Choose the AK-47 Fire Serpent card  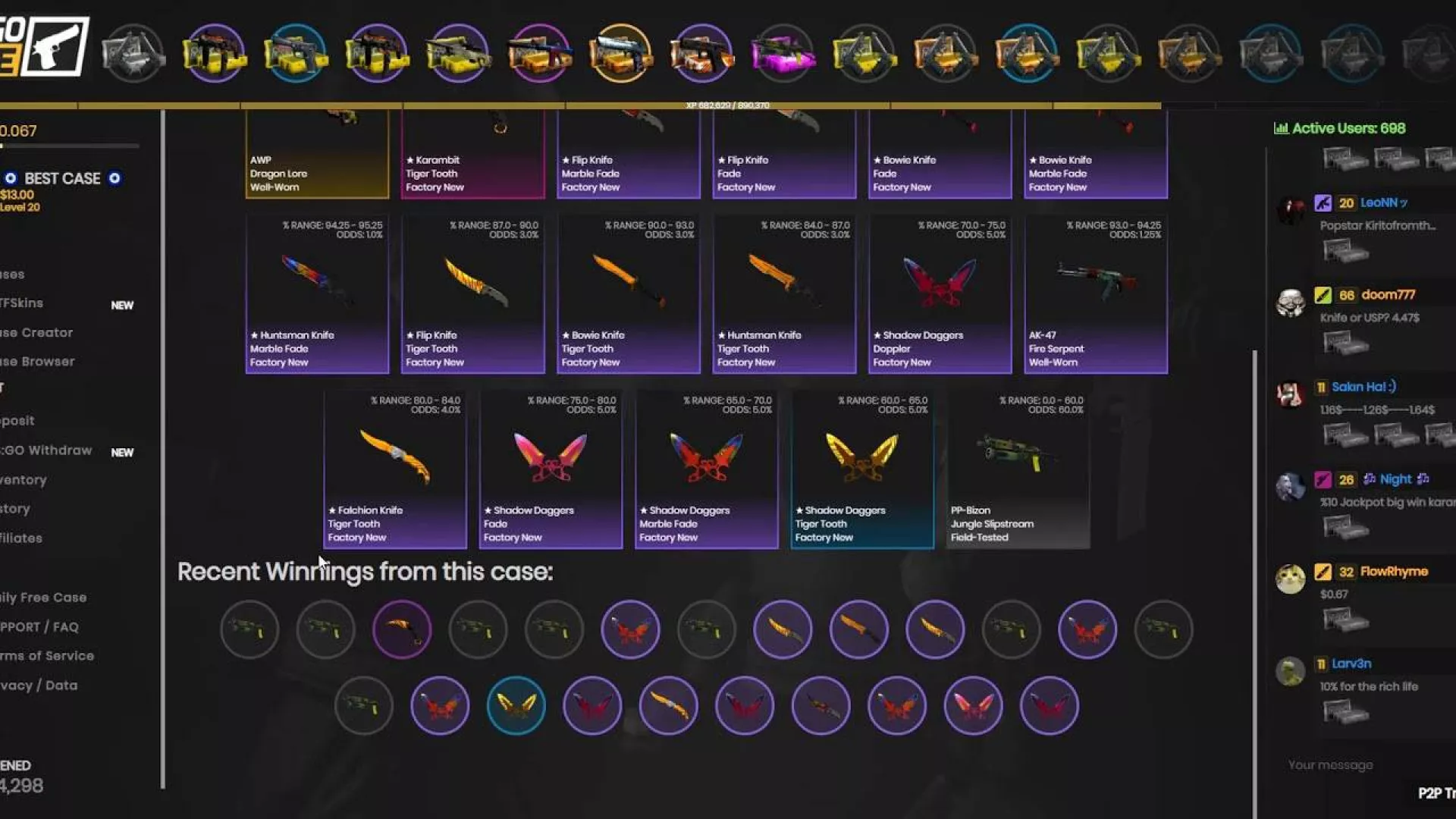pyautogui.click(x=1095, y=294)
